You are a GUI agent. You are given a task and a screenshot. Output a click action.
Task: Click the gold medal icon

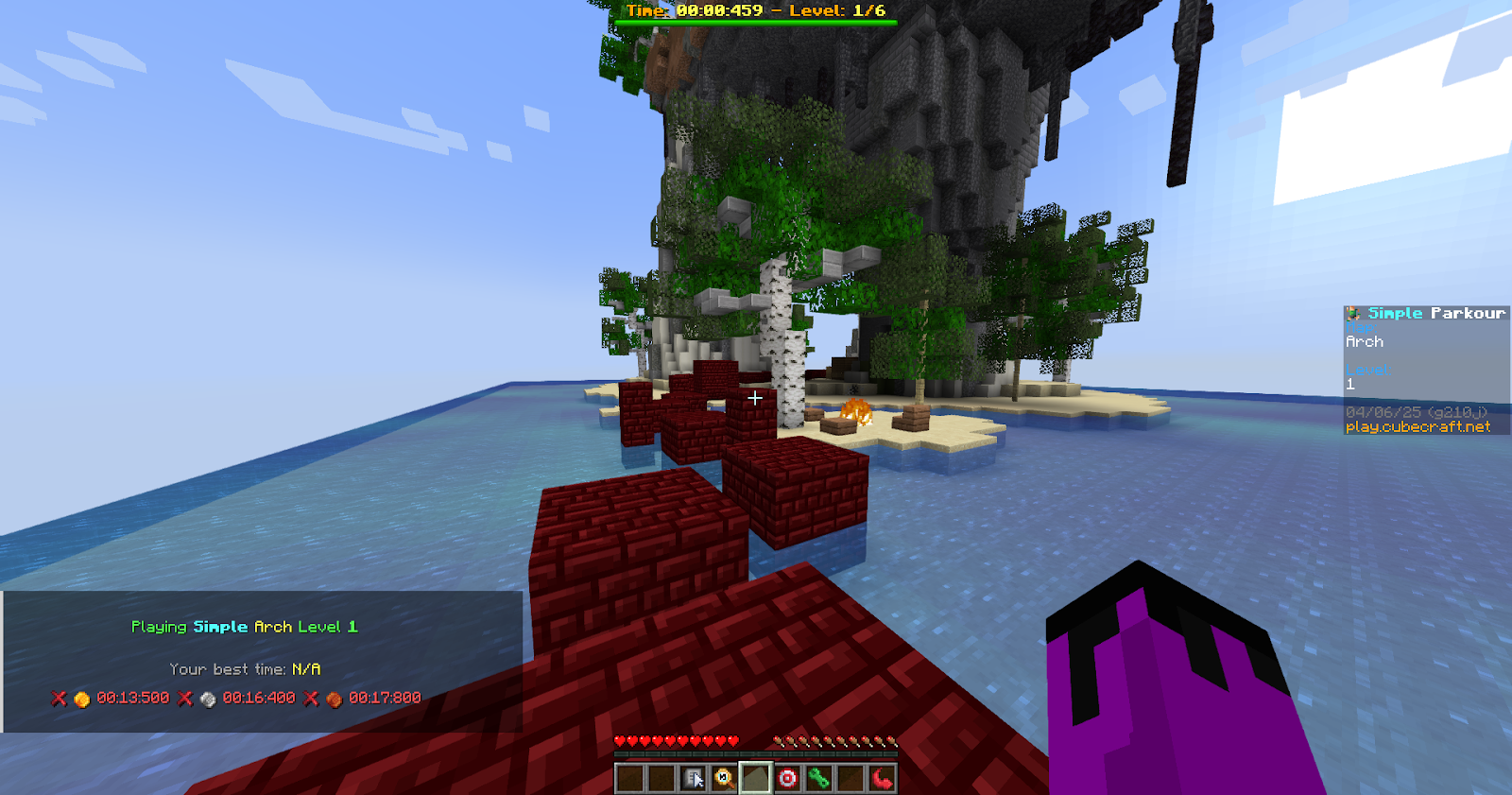coord(81,699)
